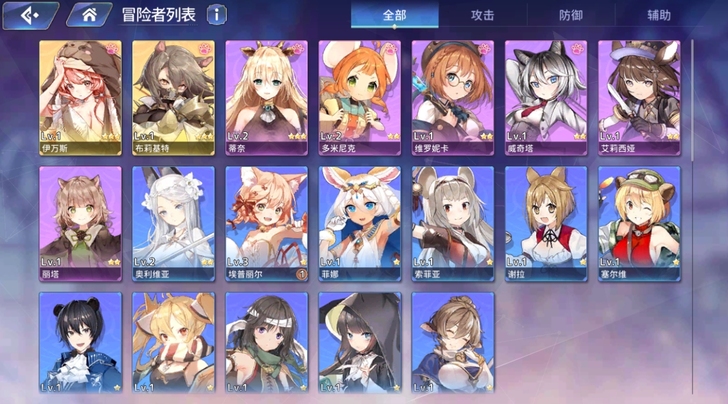Screen dimensions: 728x404
Task: Choose the 索菲亚 character card
Action: (x=453, y=223)
